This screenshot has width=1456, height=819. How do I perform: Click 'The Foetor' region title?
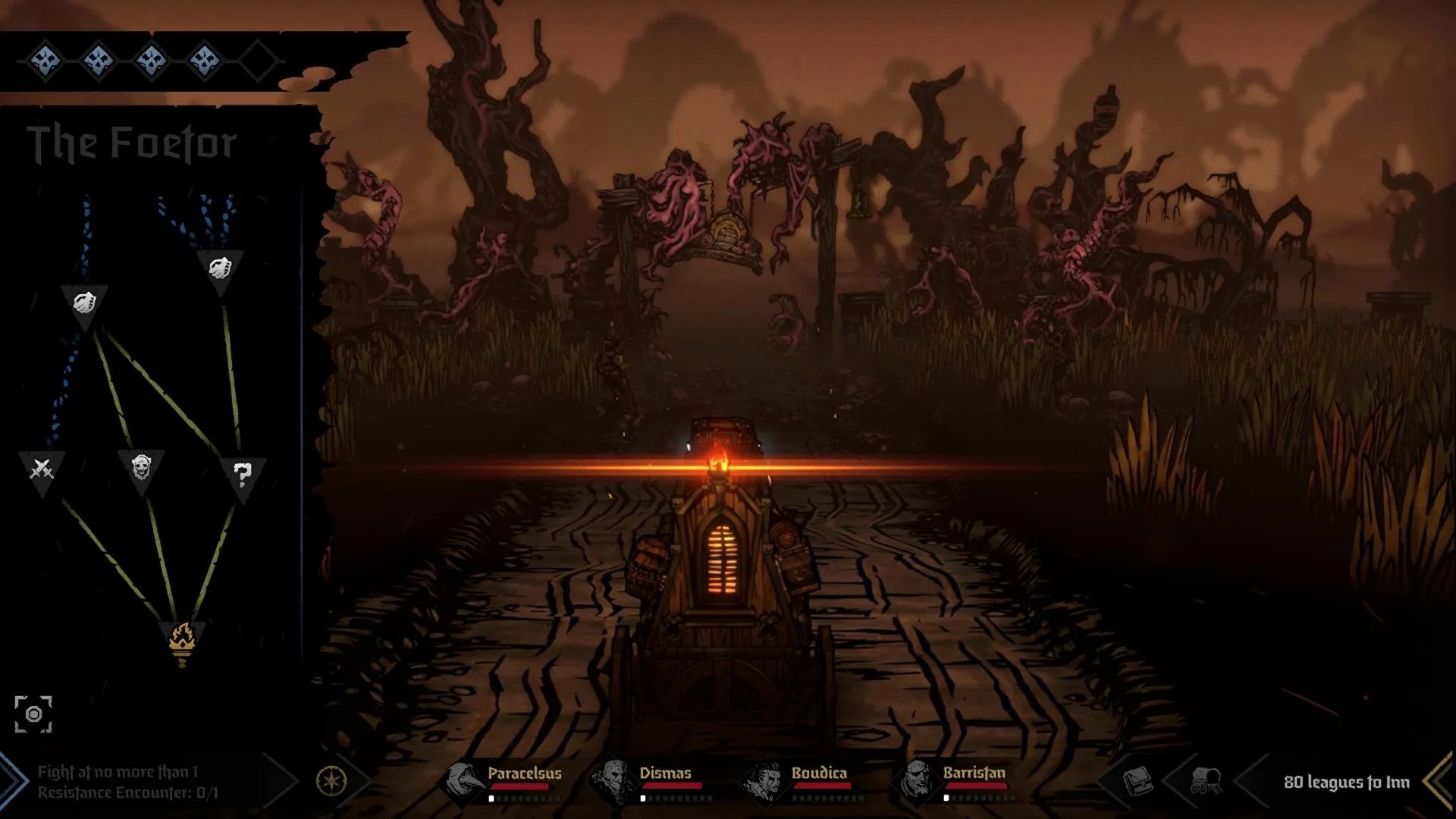pos(134,141)
